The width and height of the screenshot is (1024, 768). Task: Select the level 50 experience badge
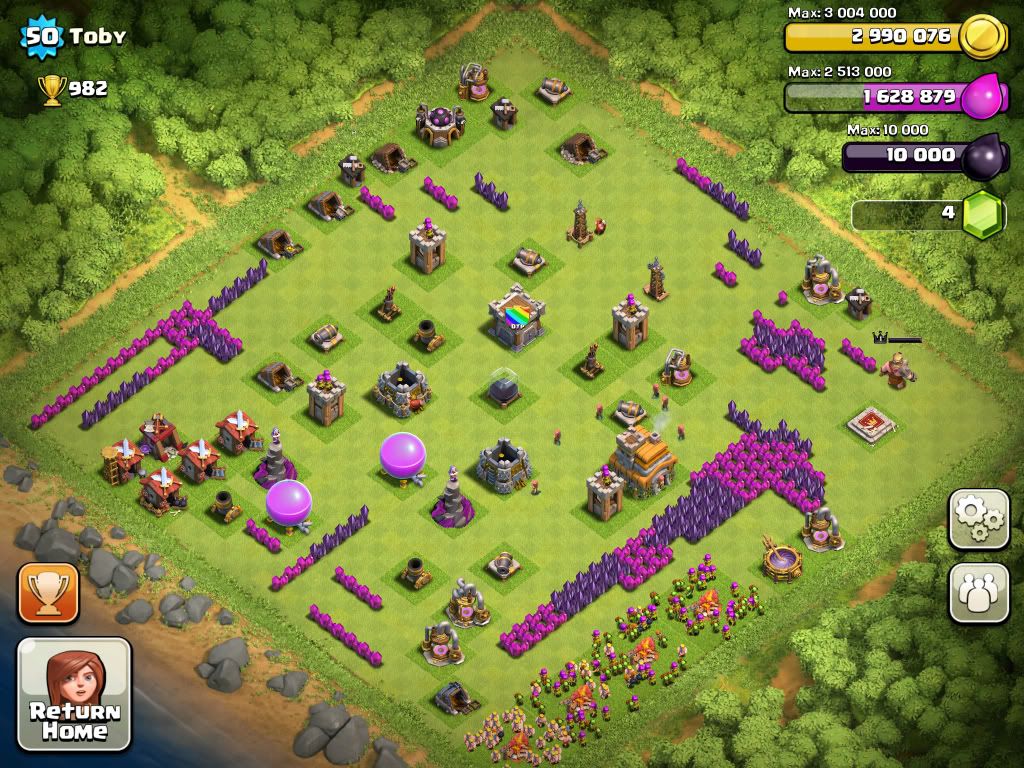coord(41,38)
